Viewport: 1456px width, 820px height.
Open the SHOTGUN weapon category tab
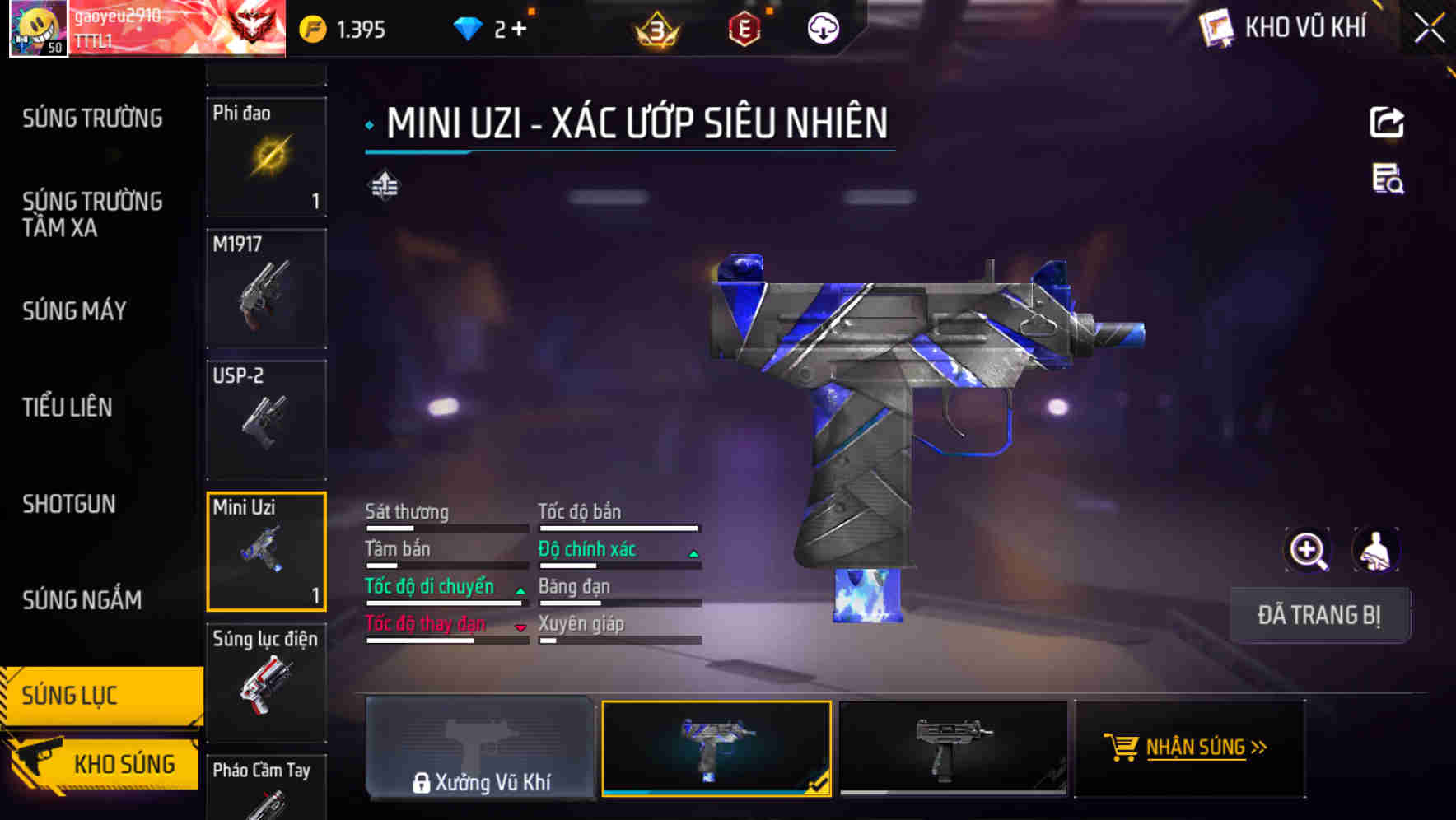69,503
